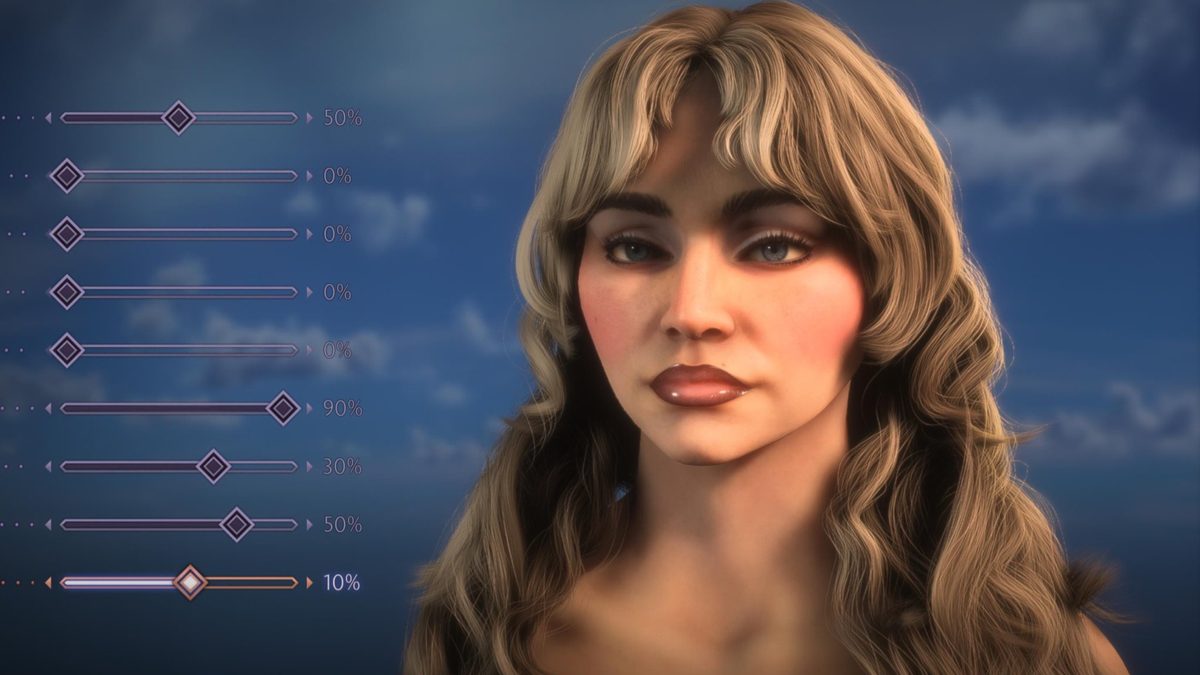1200x675 pixels.
Task: Click the slider handle set to 30%
Action: pyautogui.click(x=213, y=466)
